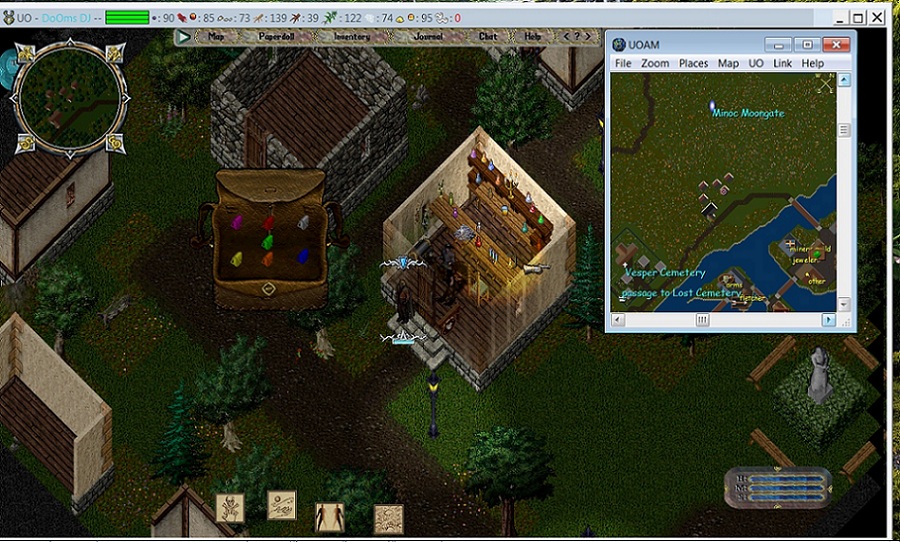900x542 pixels.
Task: Click the Minoc Moongate marker on the UOAM map
Action: tap(712, 105)
